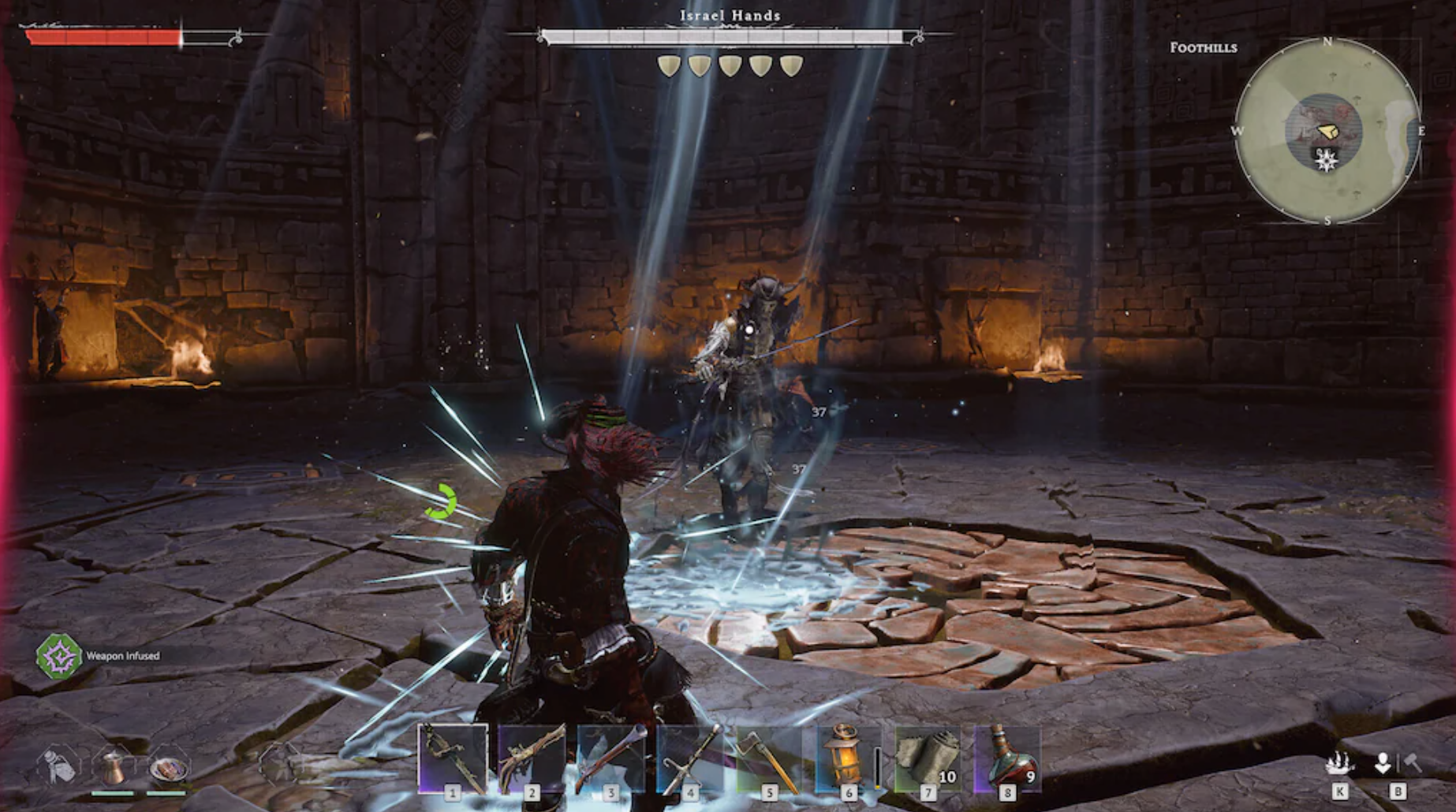The image size is (1456, 812).
Task: Open the circular minimap
Action: tap(1327, 130)
